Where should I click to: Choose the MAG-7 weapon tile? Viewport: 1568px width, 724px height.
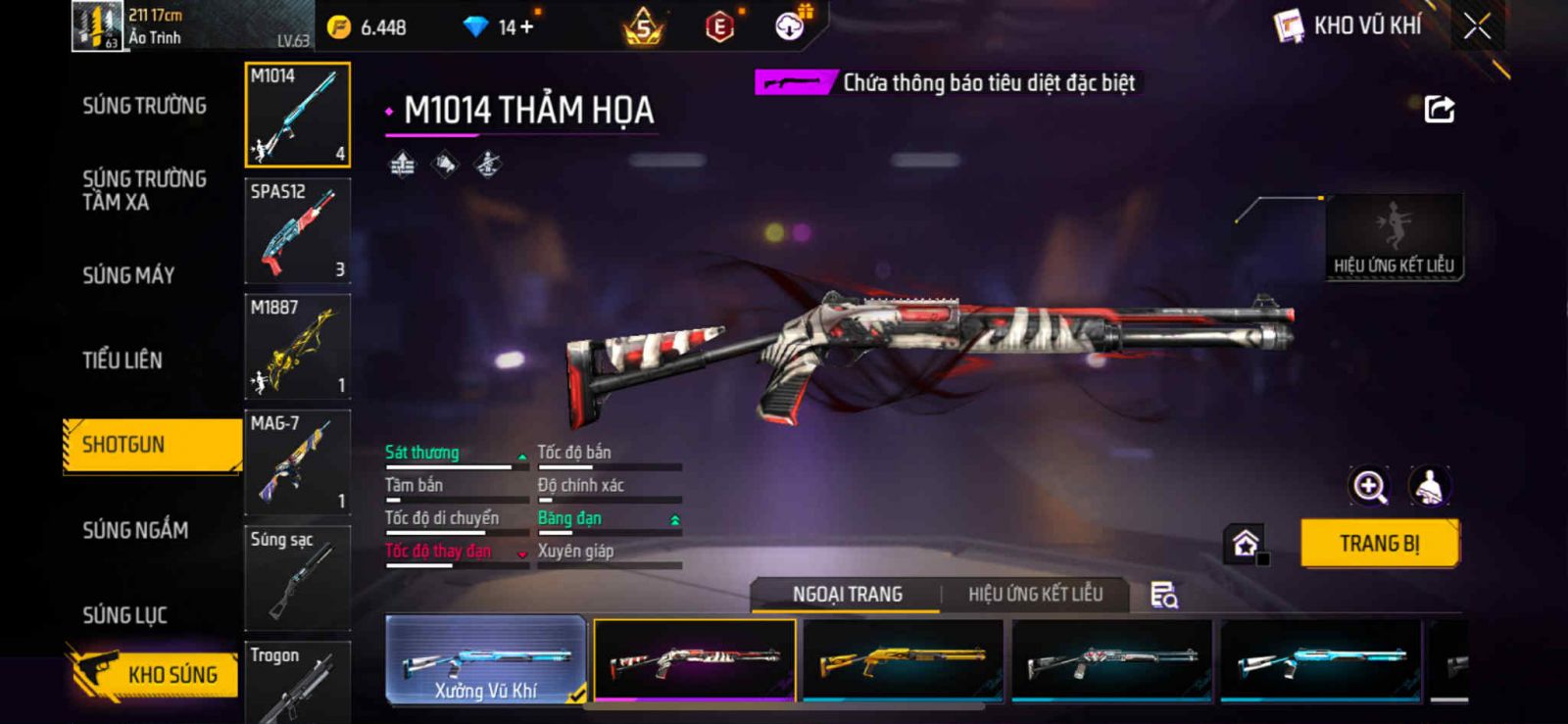pyautogui.click(x=297, y=462)
